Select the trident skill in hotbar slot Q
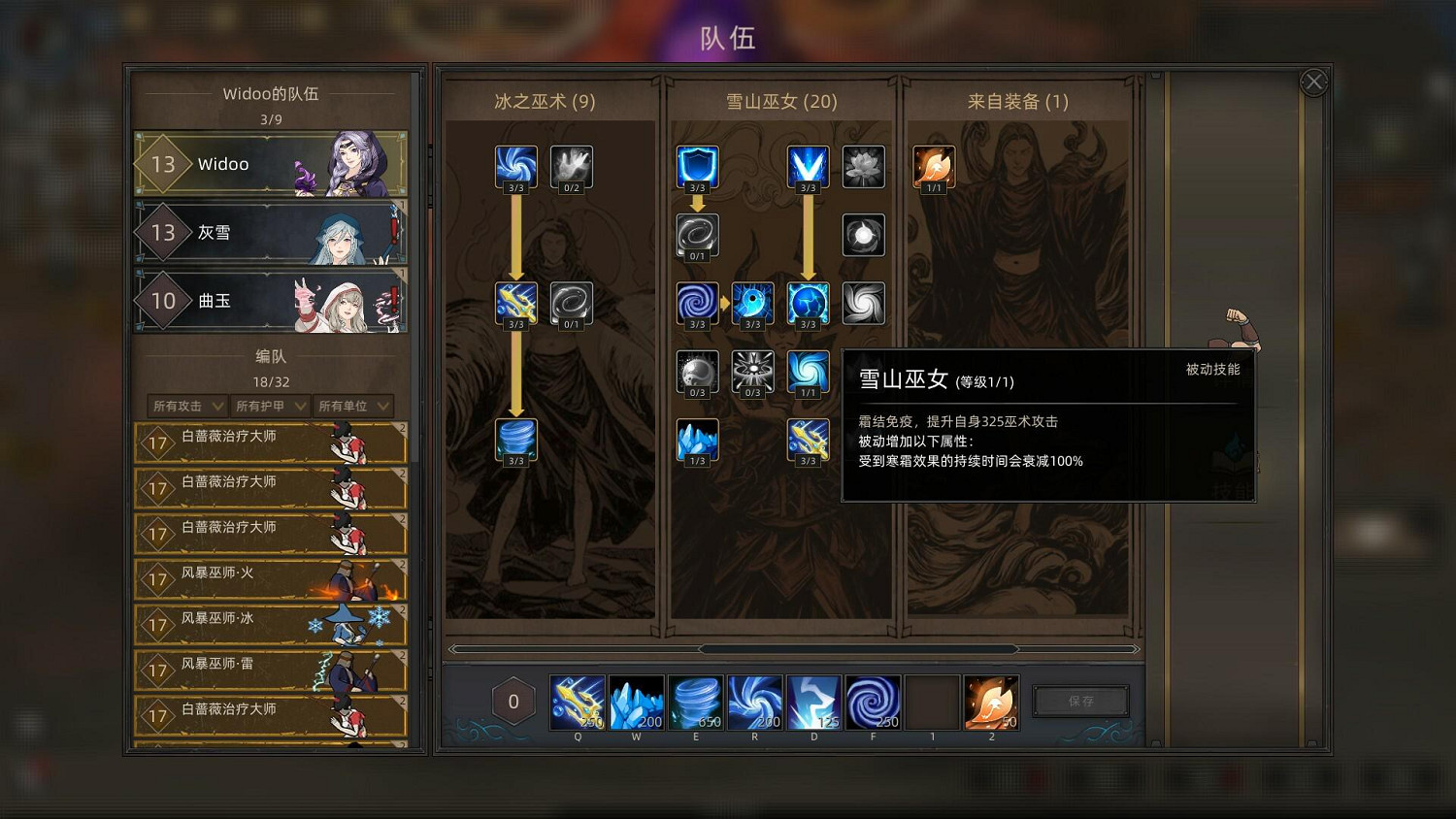 [x=578, y=701]
